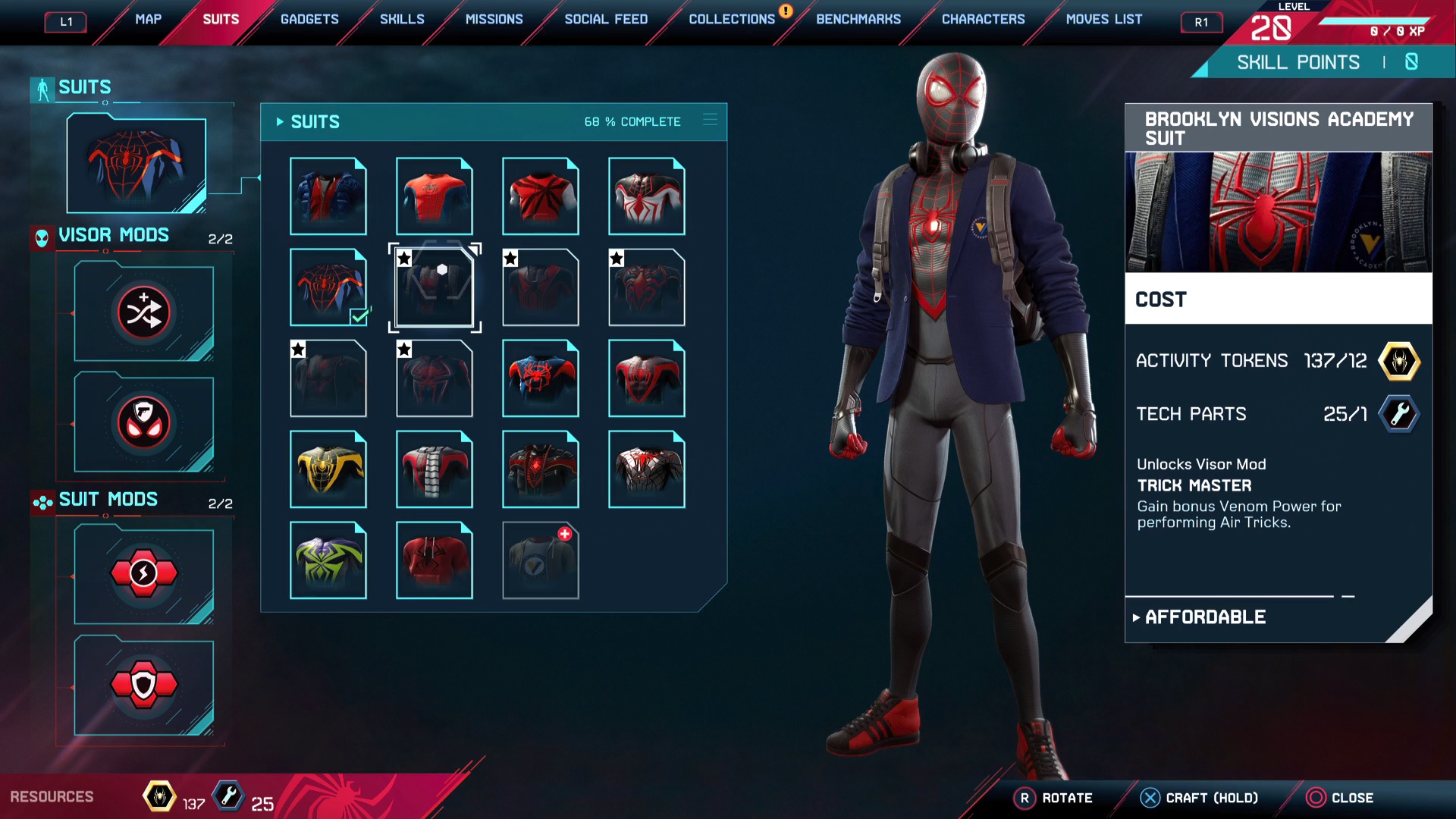Select the shield suit mod slot
1456x819 pixels.
click(x=144, y=686)
